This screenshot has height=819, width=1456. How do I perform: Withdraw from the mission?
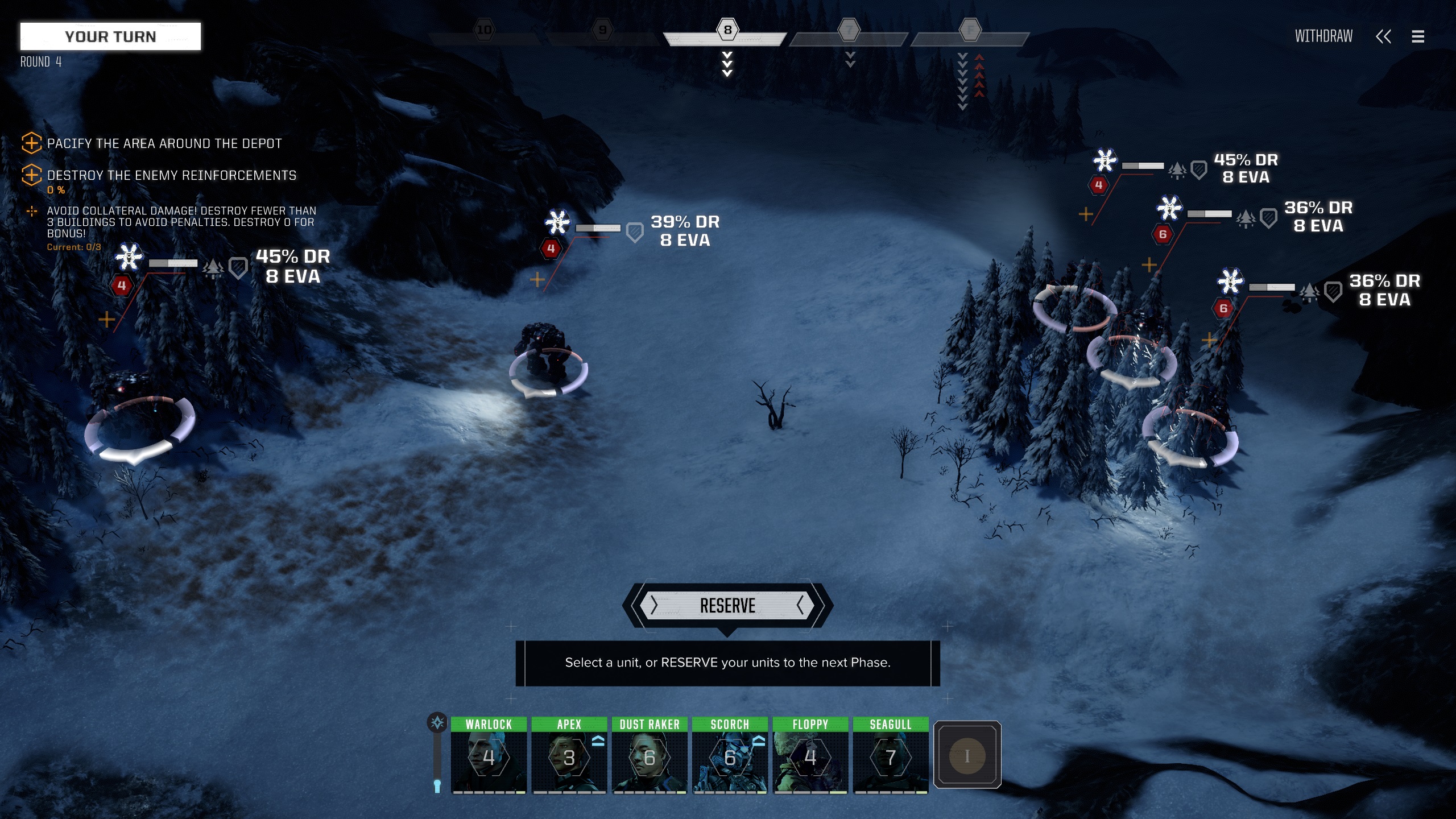[1323, 36]
